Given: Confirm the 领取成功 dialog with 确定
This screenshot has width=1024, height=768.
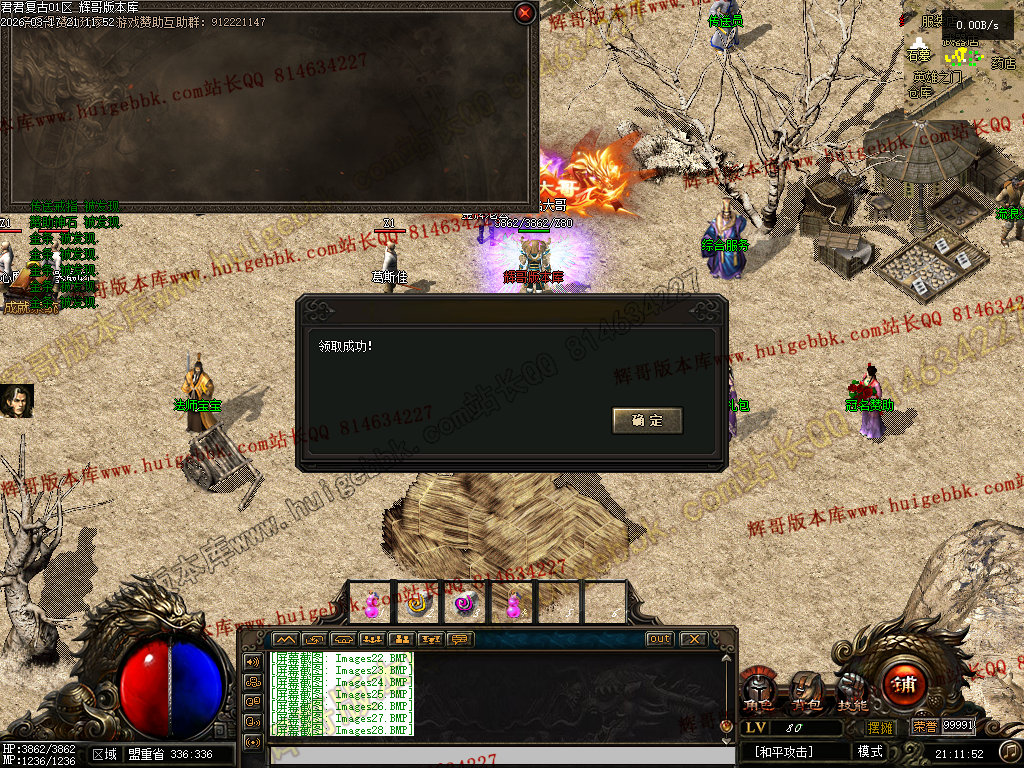Looking at the screenshot, I should tap(647, 421).
